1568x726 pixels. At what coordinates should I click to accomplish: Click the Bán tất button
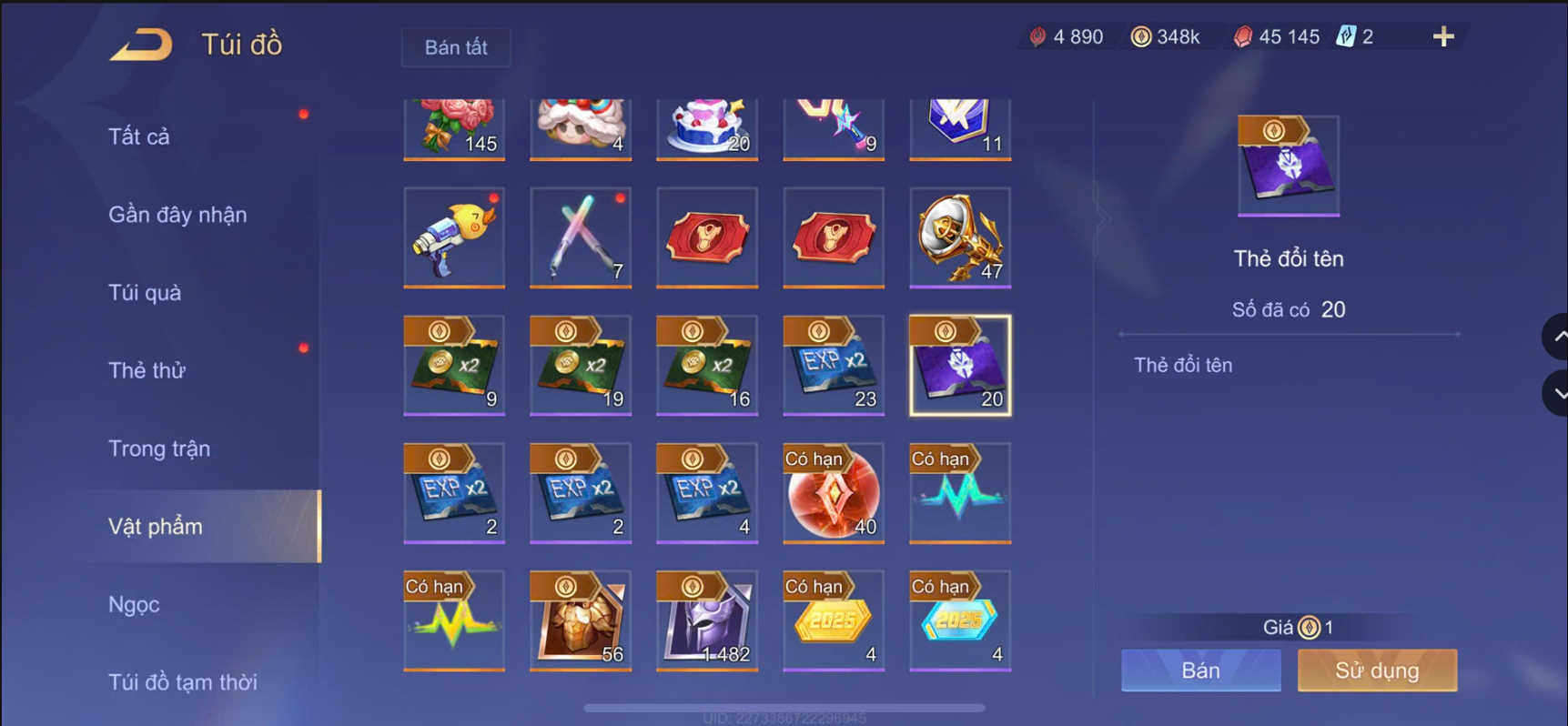click(455, 47)
